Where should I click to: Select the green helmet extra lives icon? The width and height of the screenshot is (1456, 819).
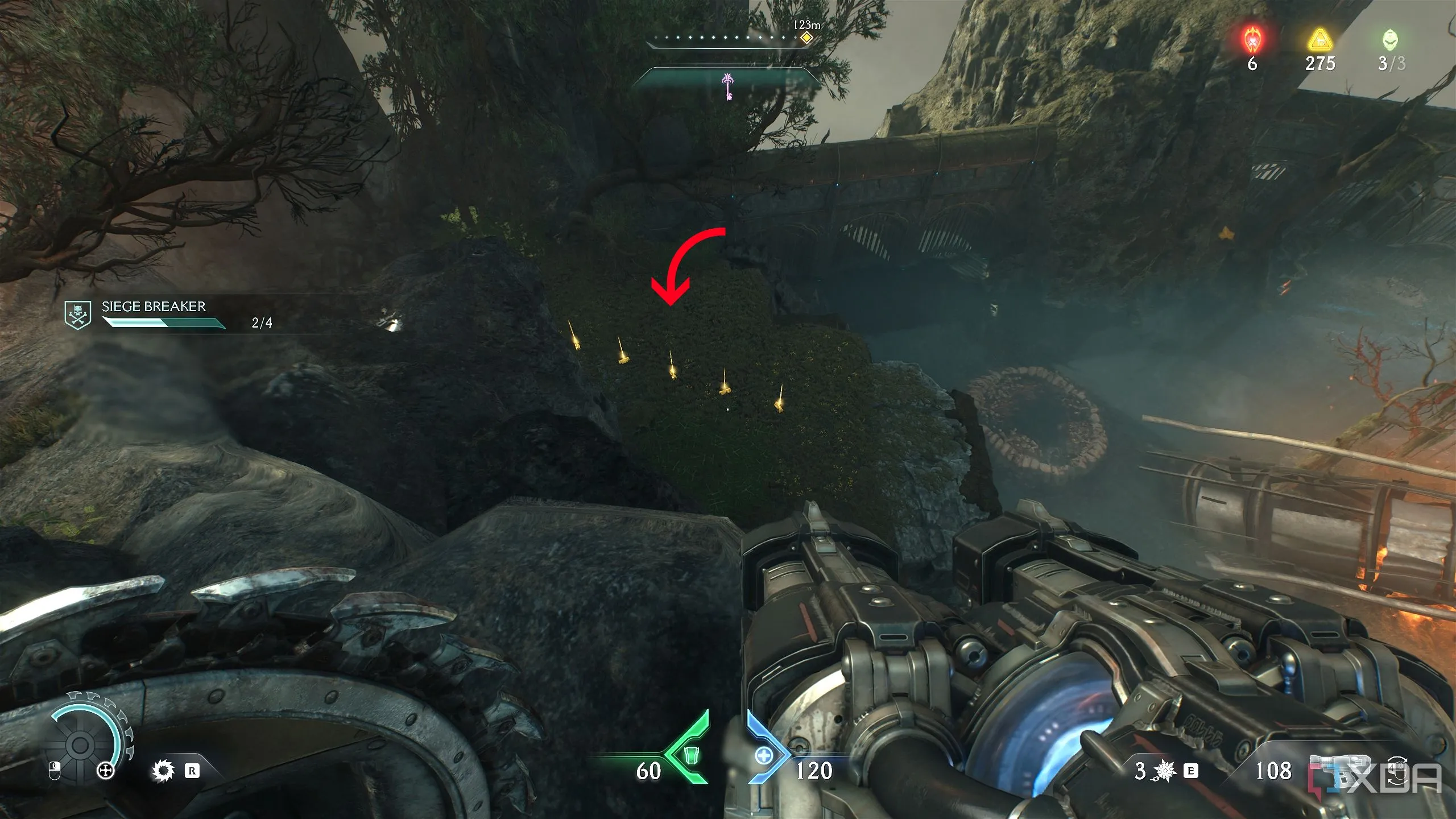1391,40
